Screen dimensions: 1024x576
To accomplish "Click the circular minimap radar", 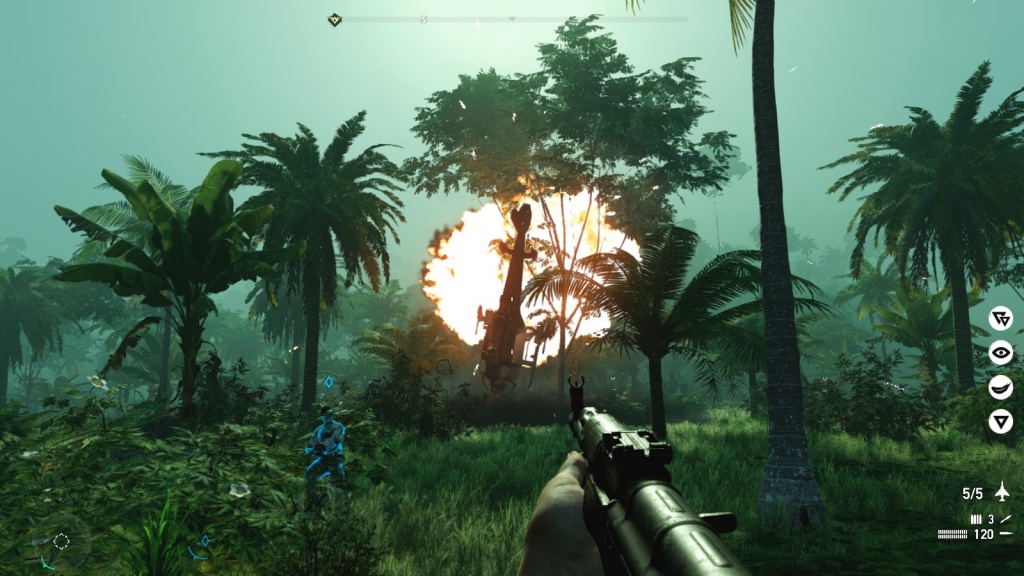I will [61, 541].
